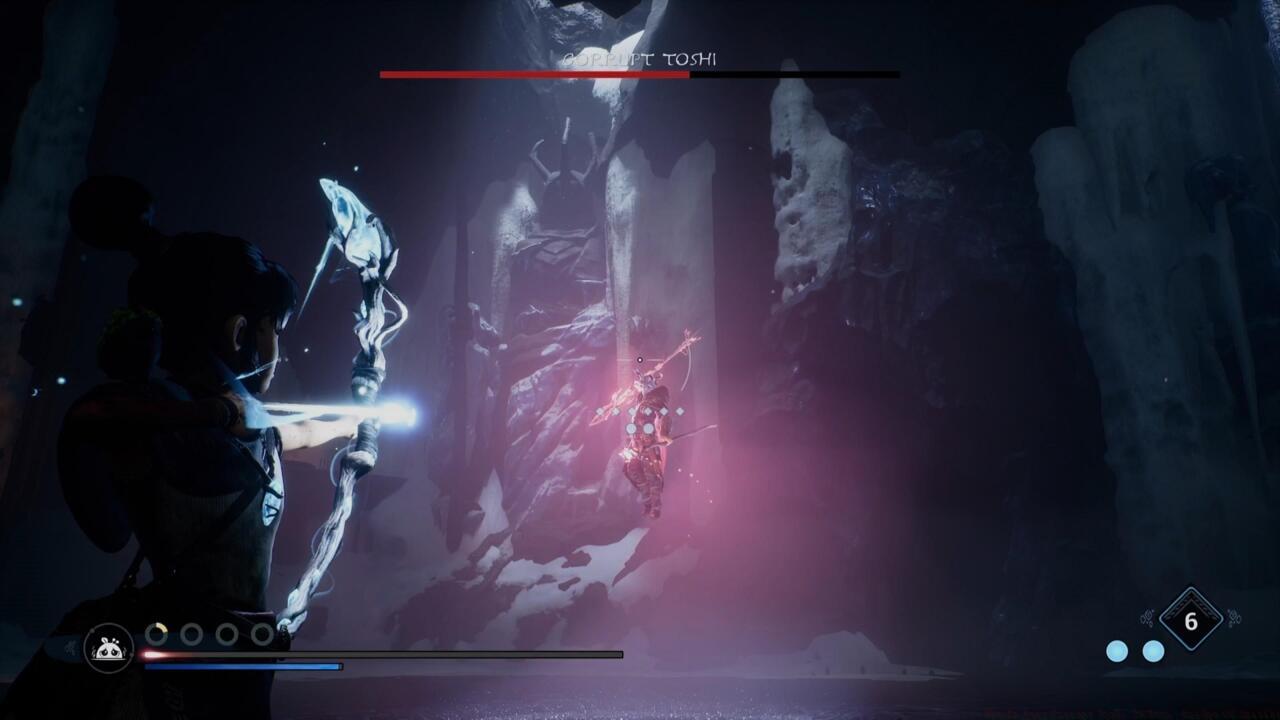Toggle the second empty courage circle
1280x720 pixels.
click(190, 633)
